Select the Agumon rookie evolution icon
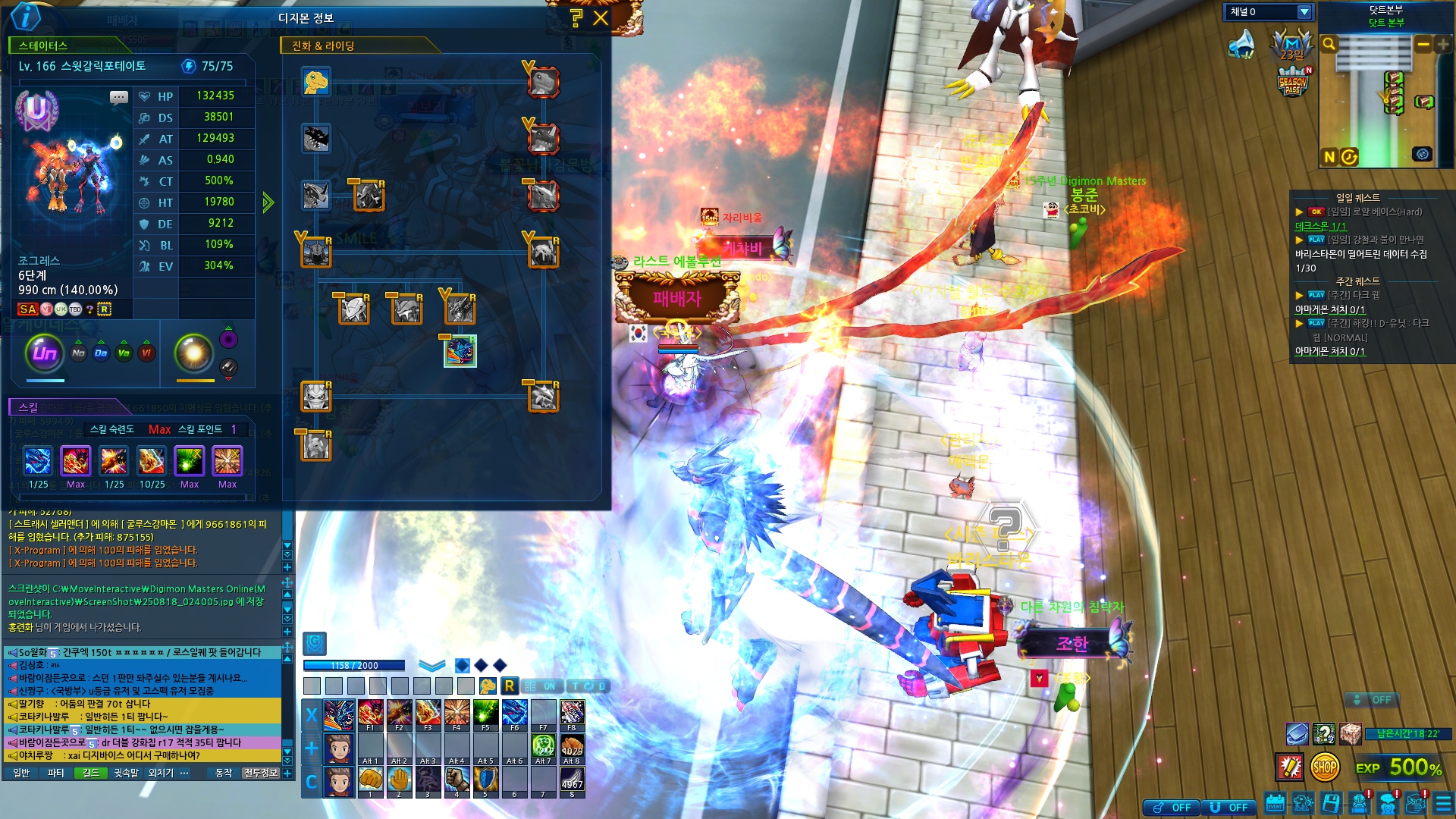1456x819 pixels. coord(315,82)
